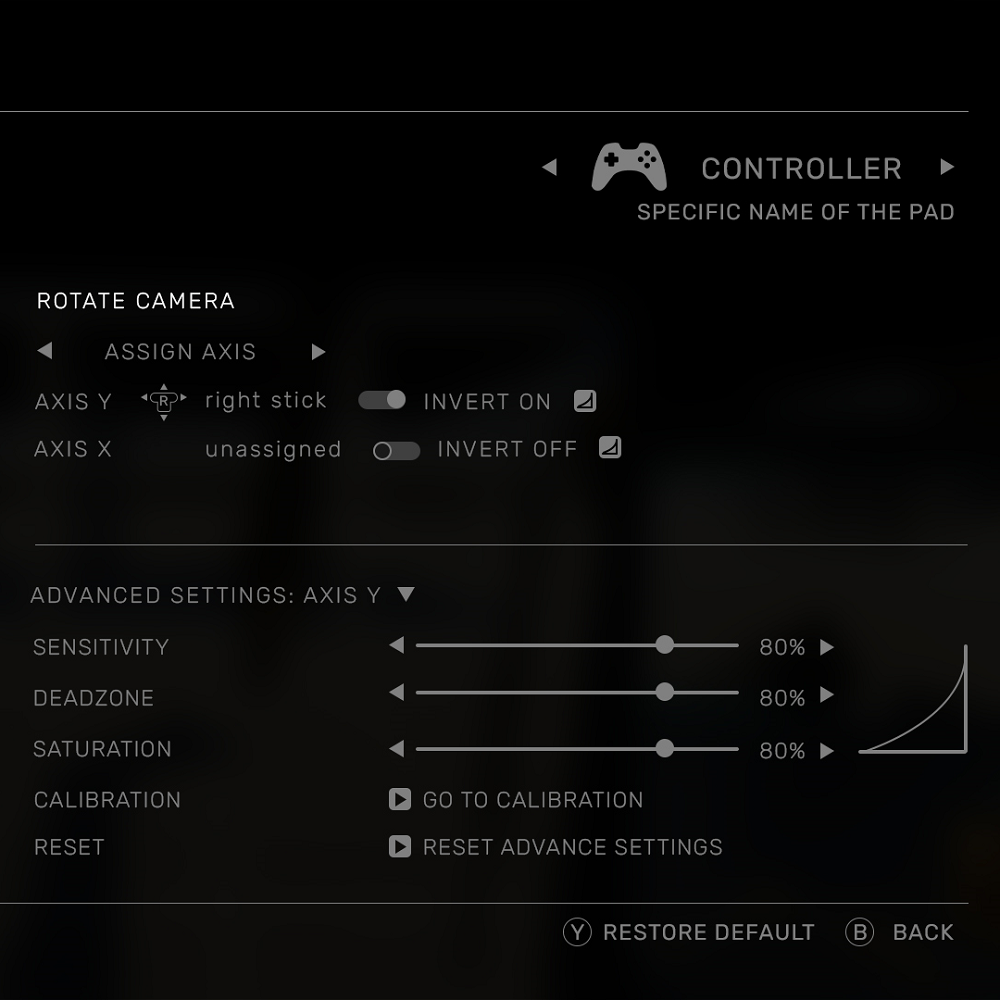Increase the Deadzone value

point(827,695)
